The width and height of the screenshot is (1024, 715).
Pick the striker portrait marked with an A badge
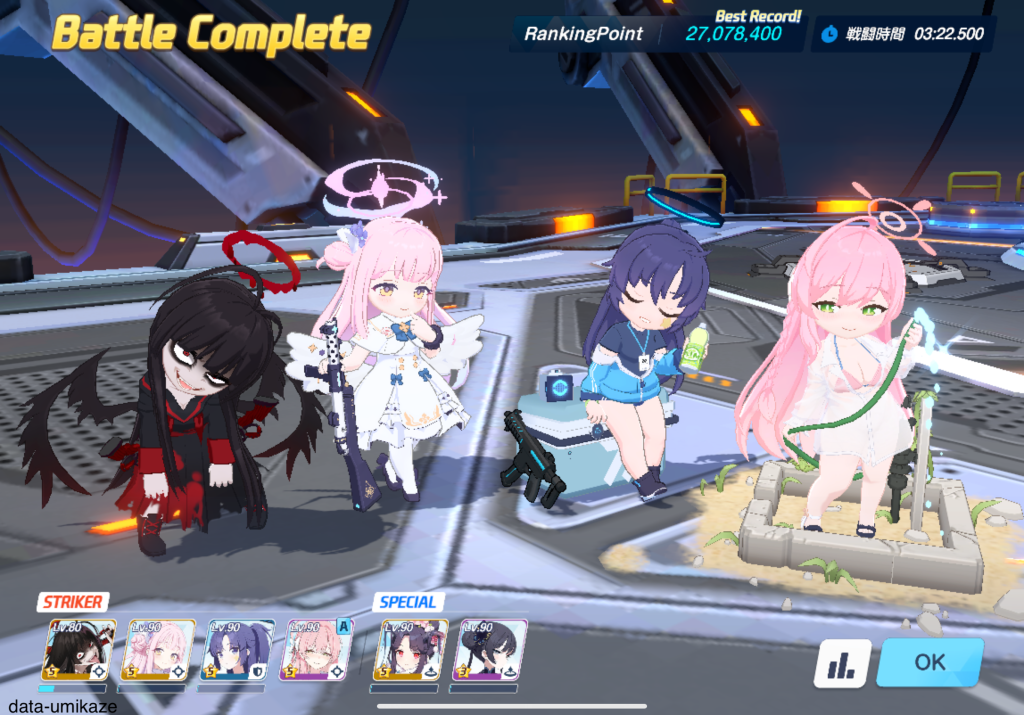click(x=316, y=650)
